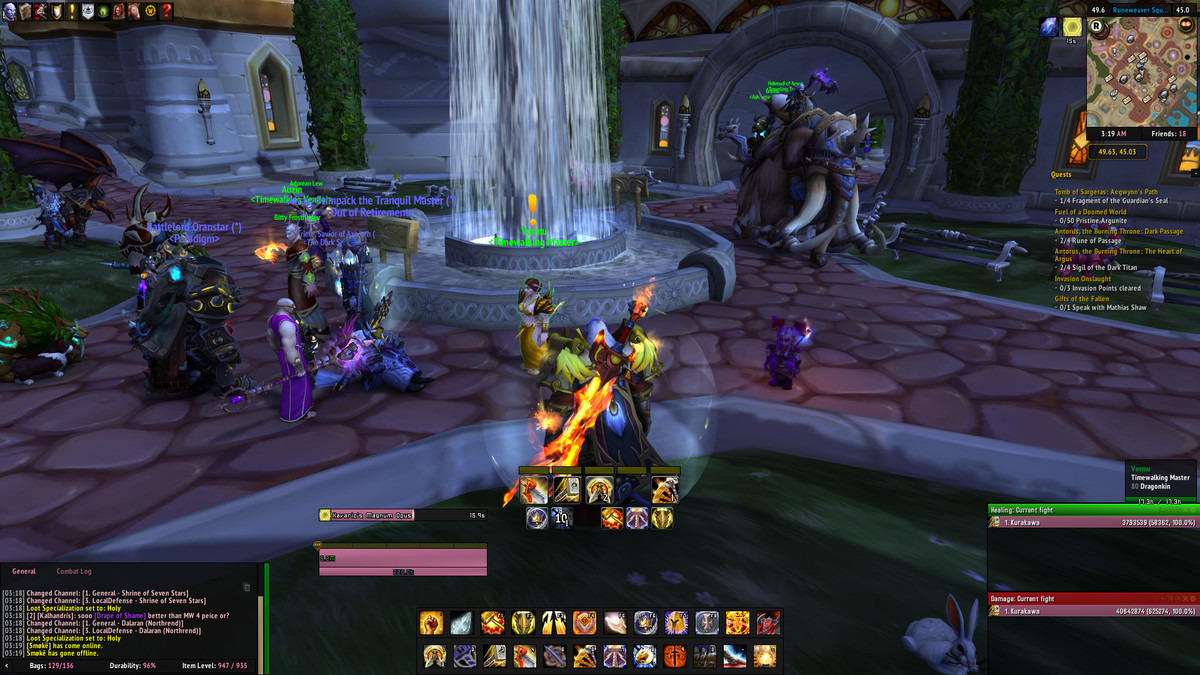Switch to the Combat Log chat tab
The height and width of the screenshot is (675, 1200).
(73, 571)
